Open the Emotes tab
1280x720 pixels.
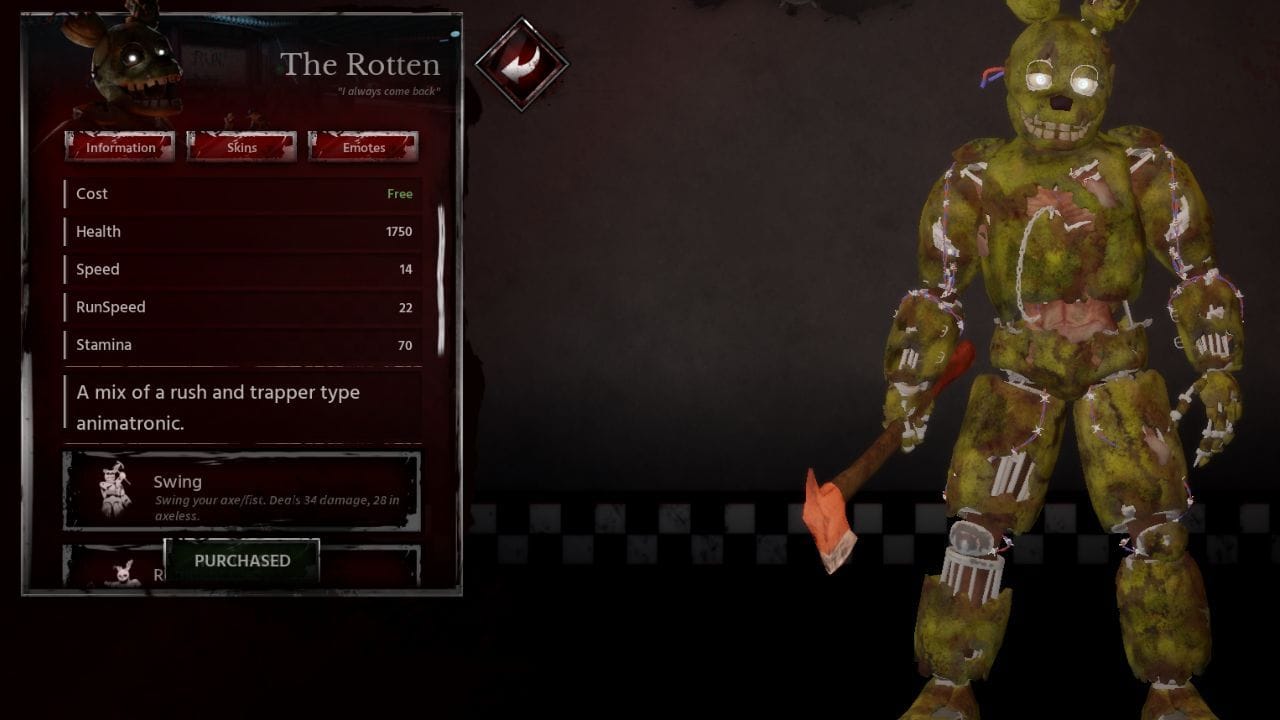pyautogui.click(x=363, y=147)
